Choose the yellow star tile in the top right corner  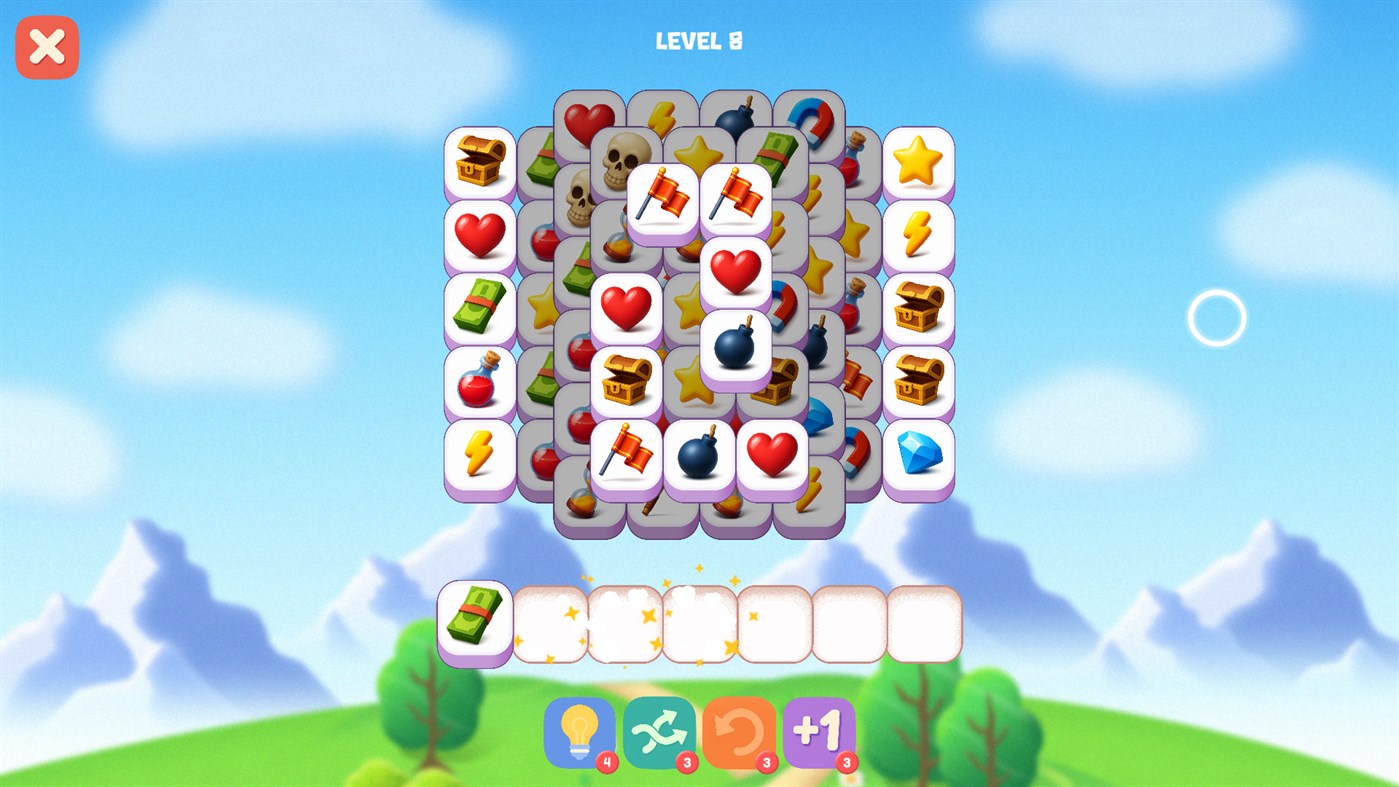[x=916, y=162]
